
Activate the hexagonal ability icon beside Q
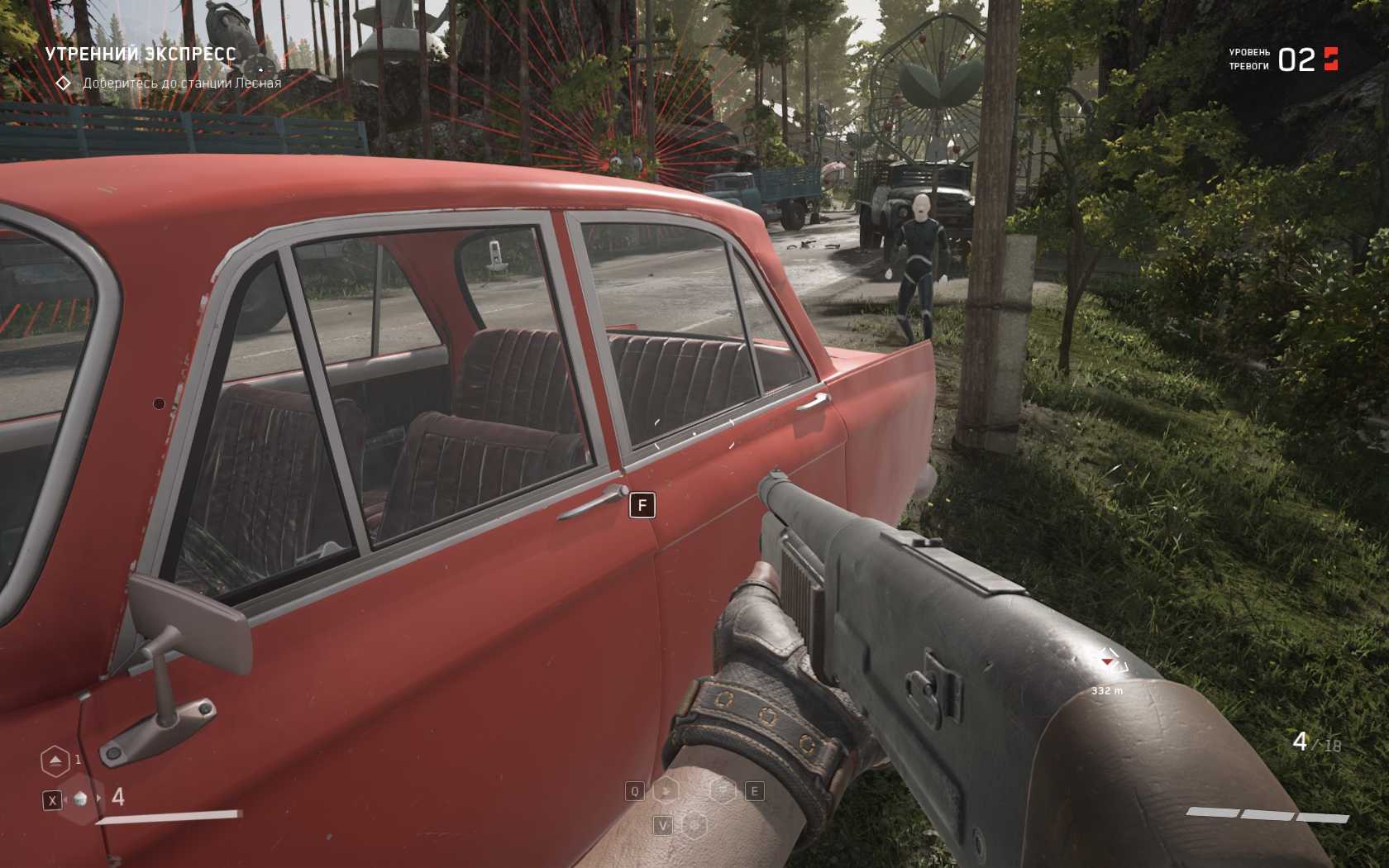tap(666, 791)
